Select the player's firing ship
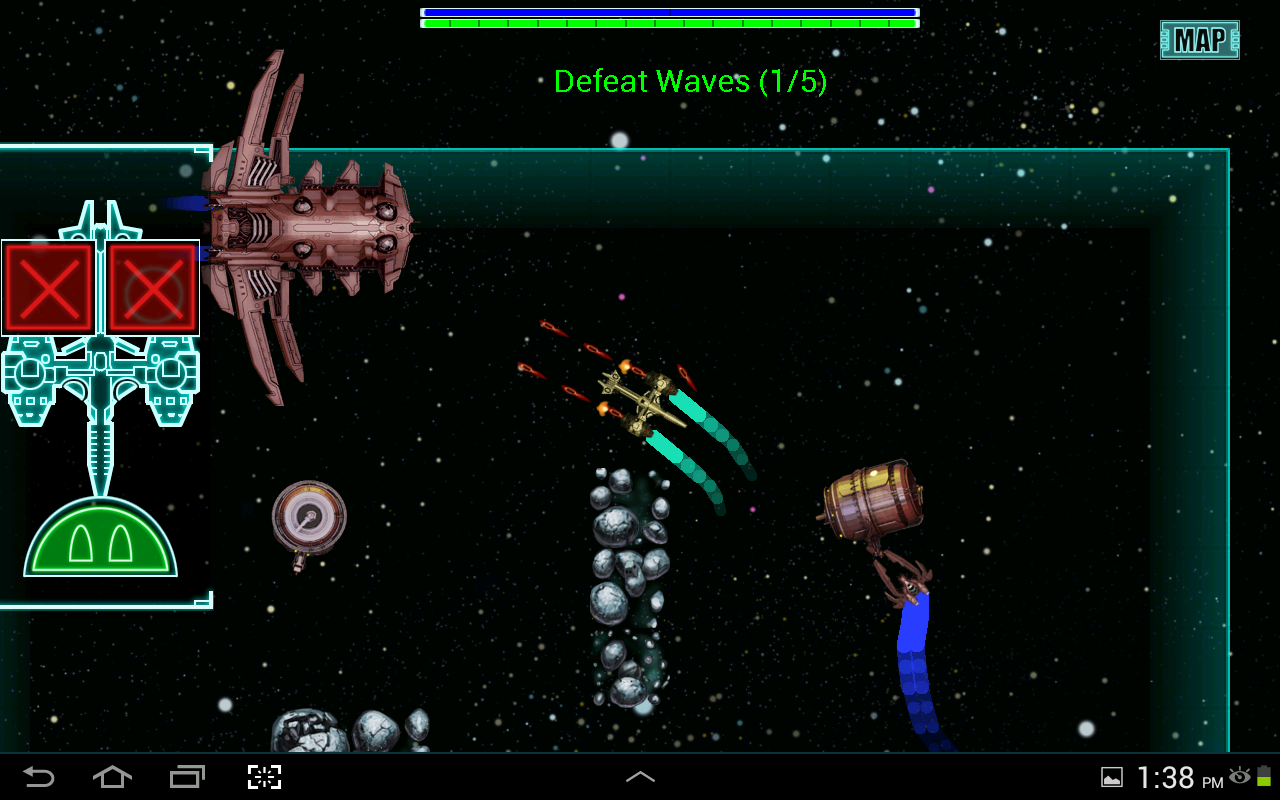 (640, 400)
